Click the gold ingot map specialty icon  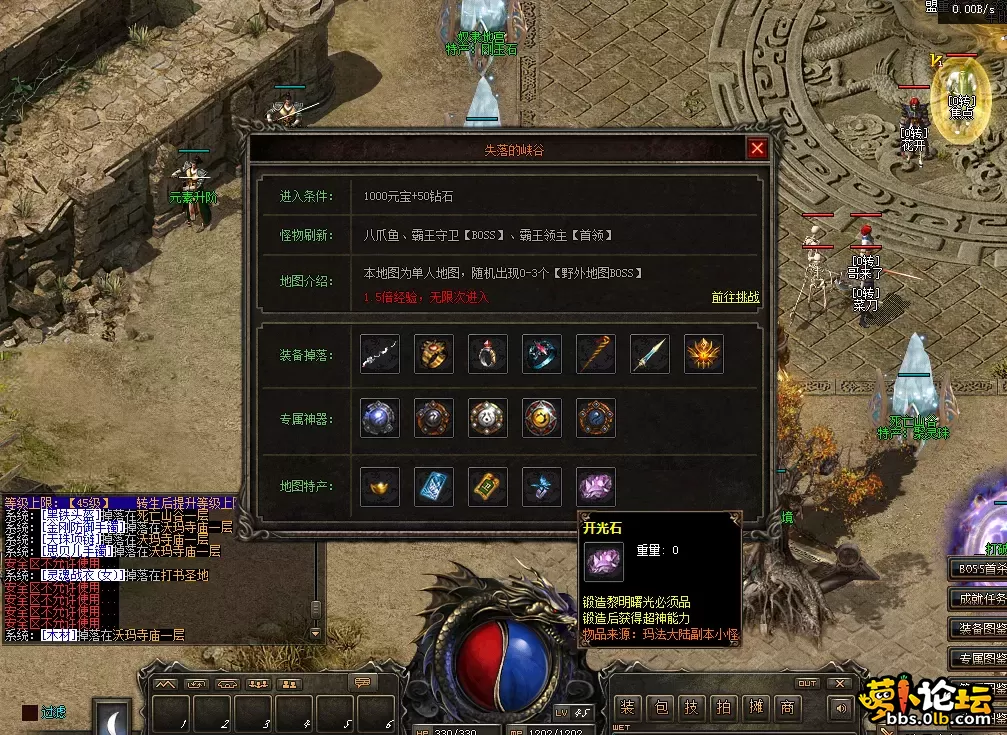pyautogui.click(x=380, y=487)
